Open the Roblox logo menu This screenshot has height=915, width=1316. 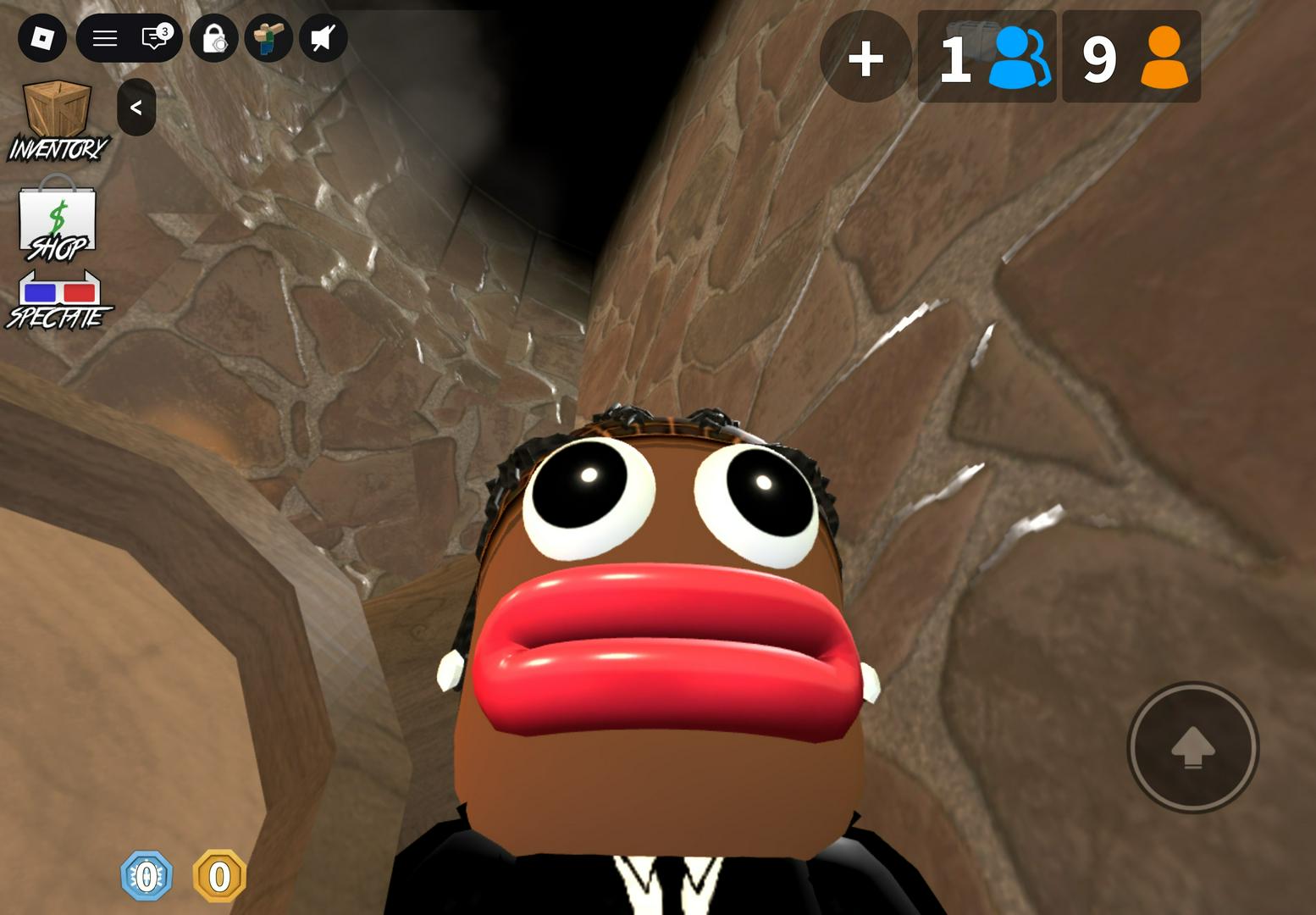point(41,38)
